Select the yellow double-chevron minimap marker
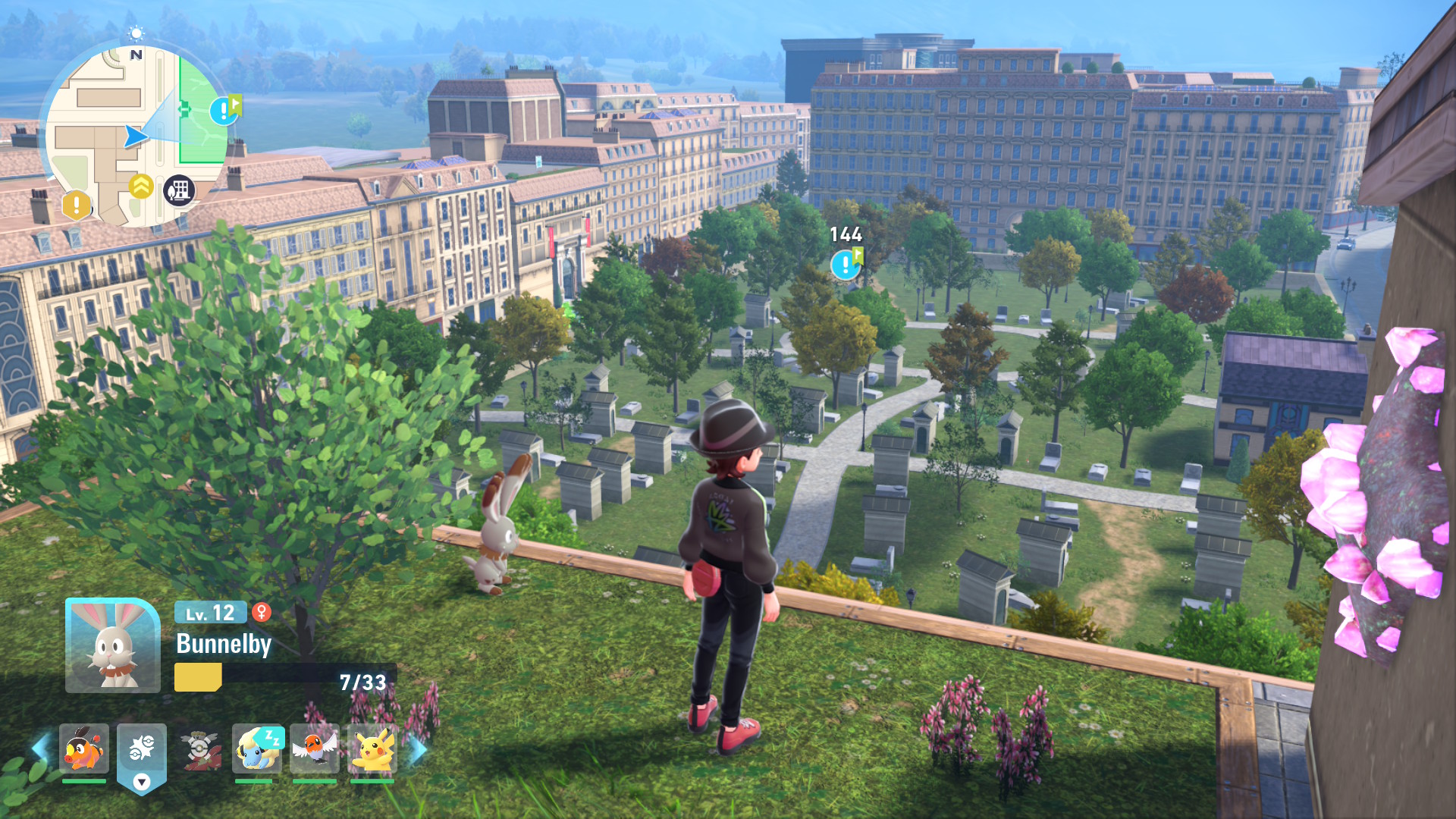The image size is (1456, 819). pos(141,186)
